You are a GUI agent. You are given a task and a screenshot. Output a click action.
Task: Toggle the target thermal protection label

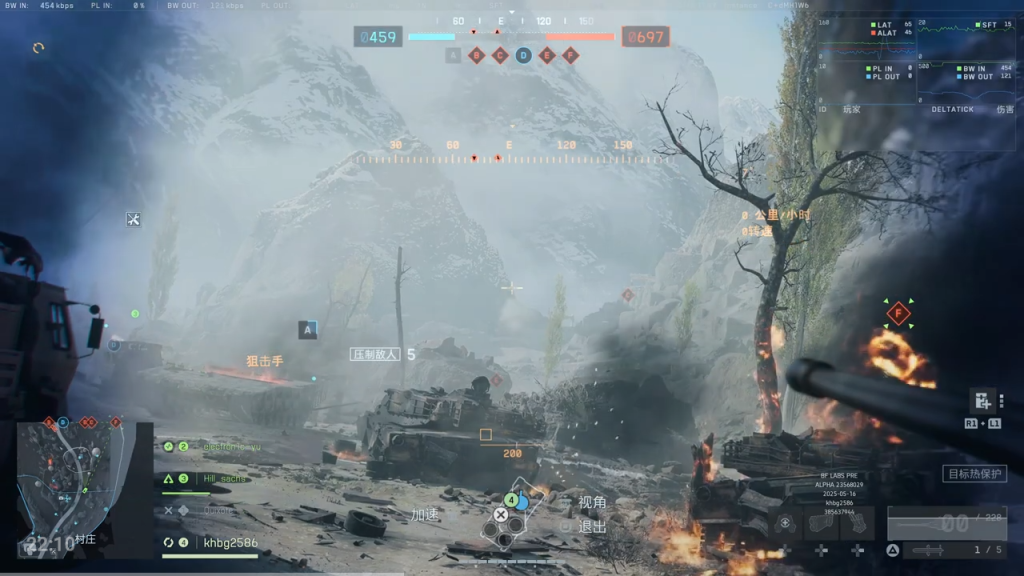click(973, 474)
